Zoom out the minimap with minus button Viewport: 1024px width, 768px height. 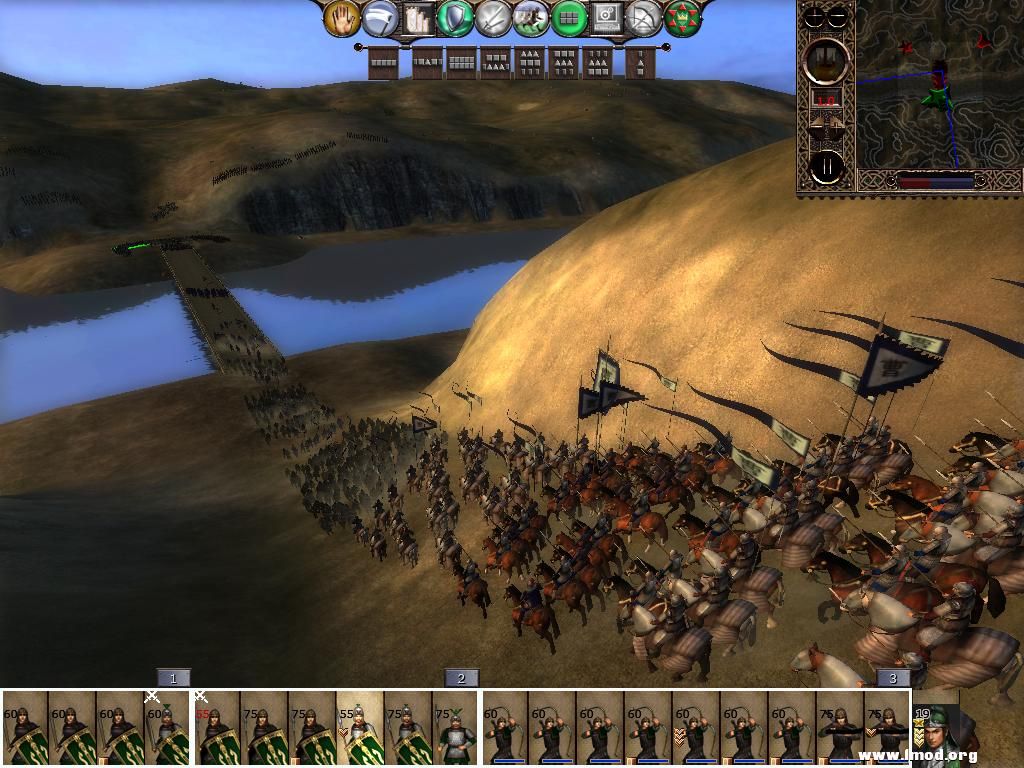(x=838, y=17)
